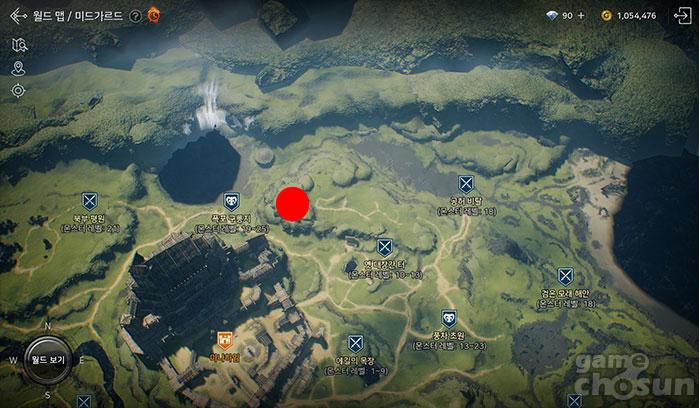The width and height of the screenshot is (700, 408).
Task: Click the orange flame emblem icon
Action: [x=153, y=15]
